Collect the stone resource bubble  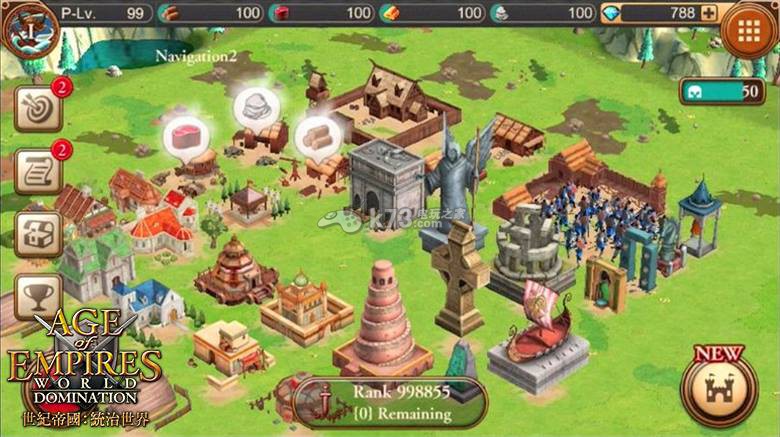tap(257, 106)
